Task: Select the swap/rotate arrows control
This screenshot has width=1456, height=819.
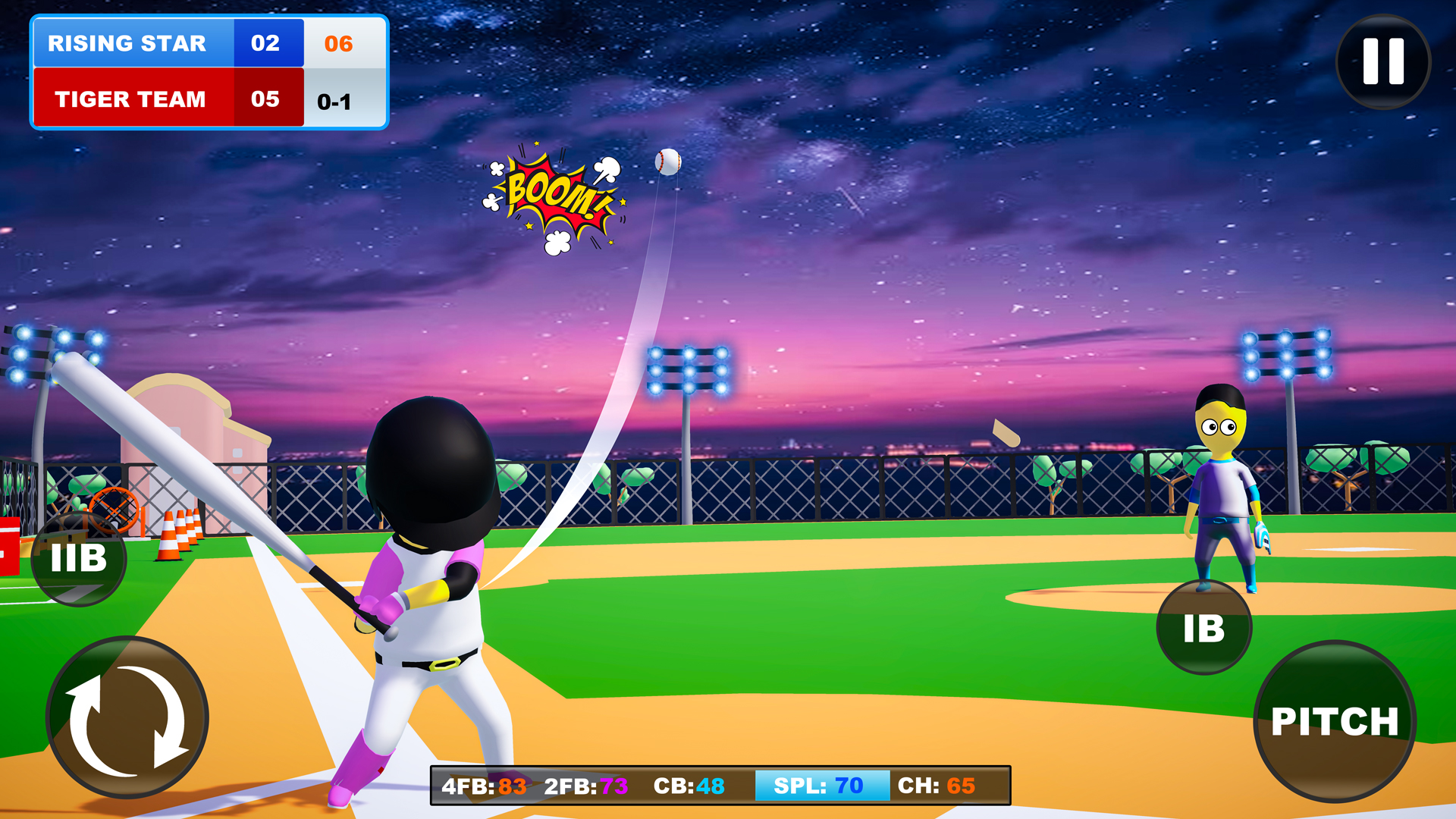Action: (127, 717)
